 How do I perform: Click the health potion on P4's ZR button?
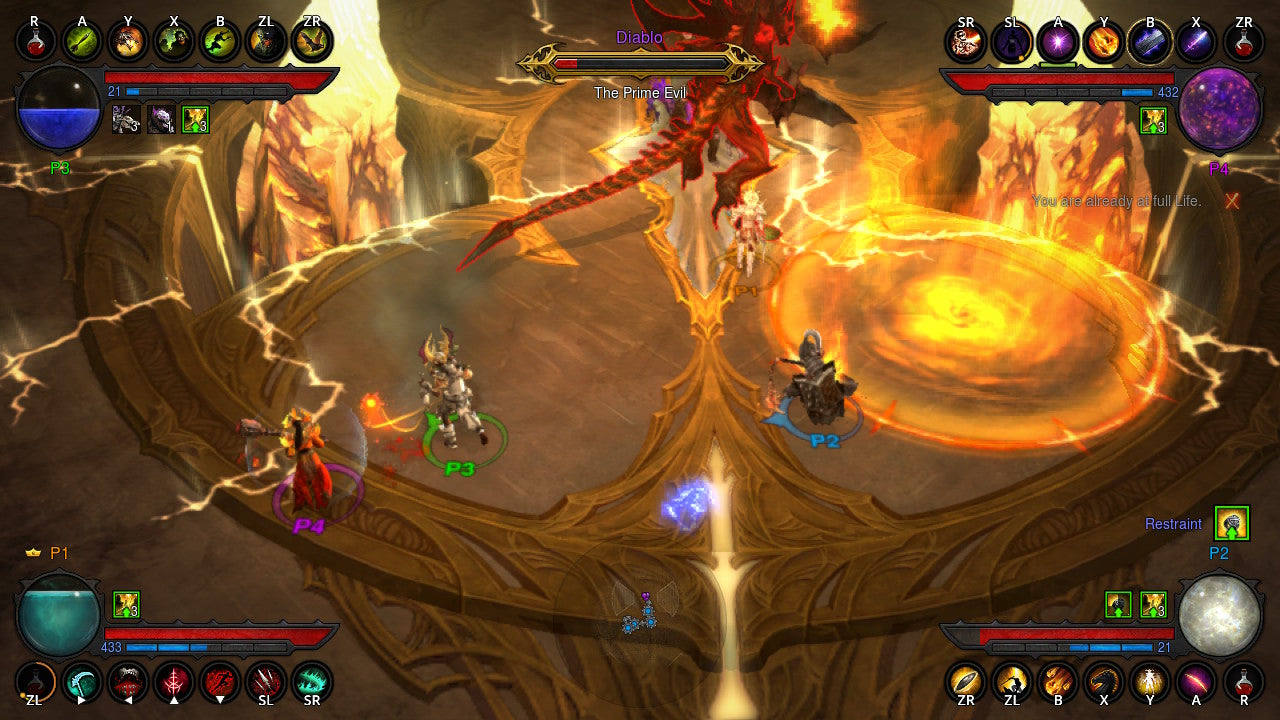pyautogui.click(x=1243, y=42)
